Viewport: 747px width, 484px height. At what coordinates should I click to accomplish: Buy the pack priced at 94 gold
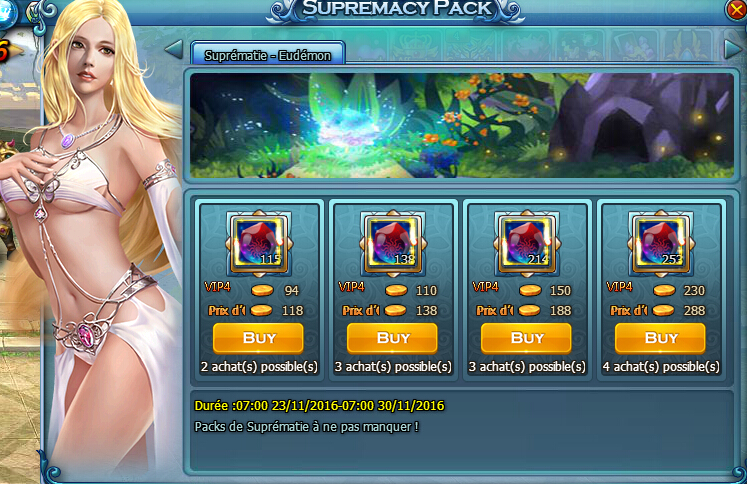pos(259,338)
